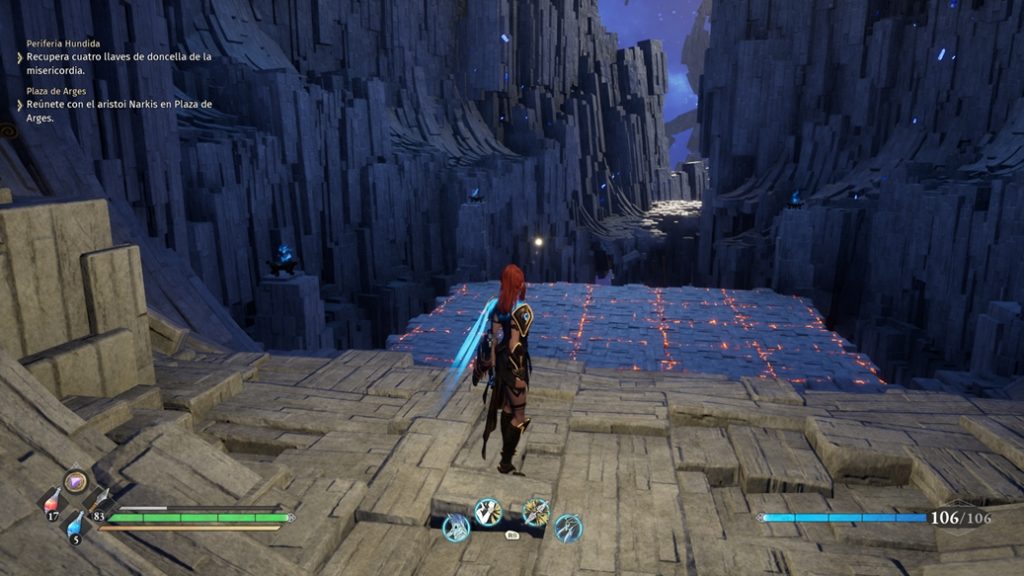Choose the spear ammo slot
This screenshot has height=576, width=1024.
(100, 501)
